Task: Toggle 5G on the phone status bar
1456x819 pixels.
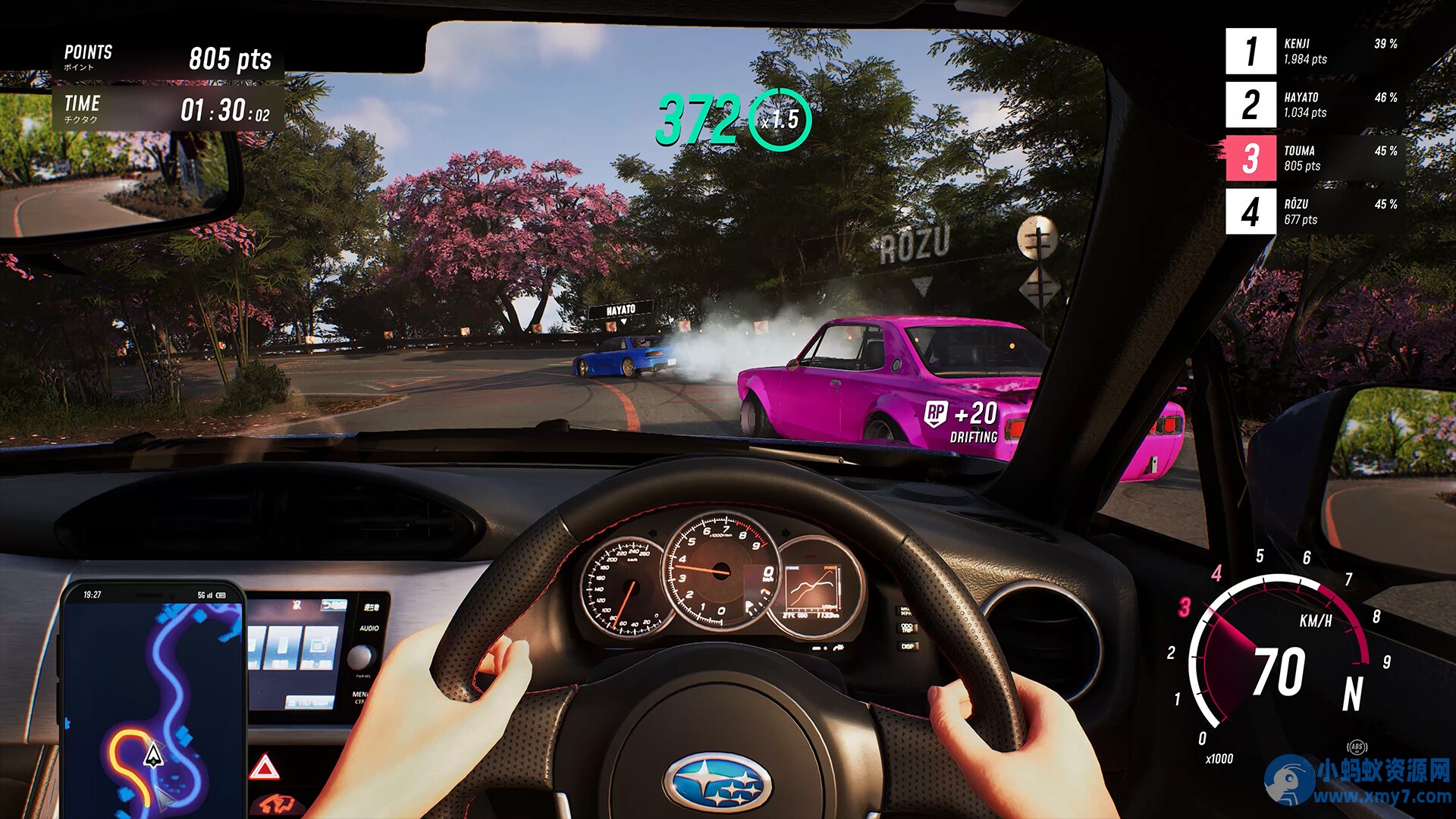Action: (x=202, y=595)
